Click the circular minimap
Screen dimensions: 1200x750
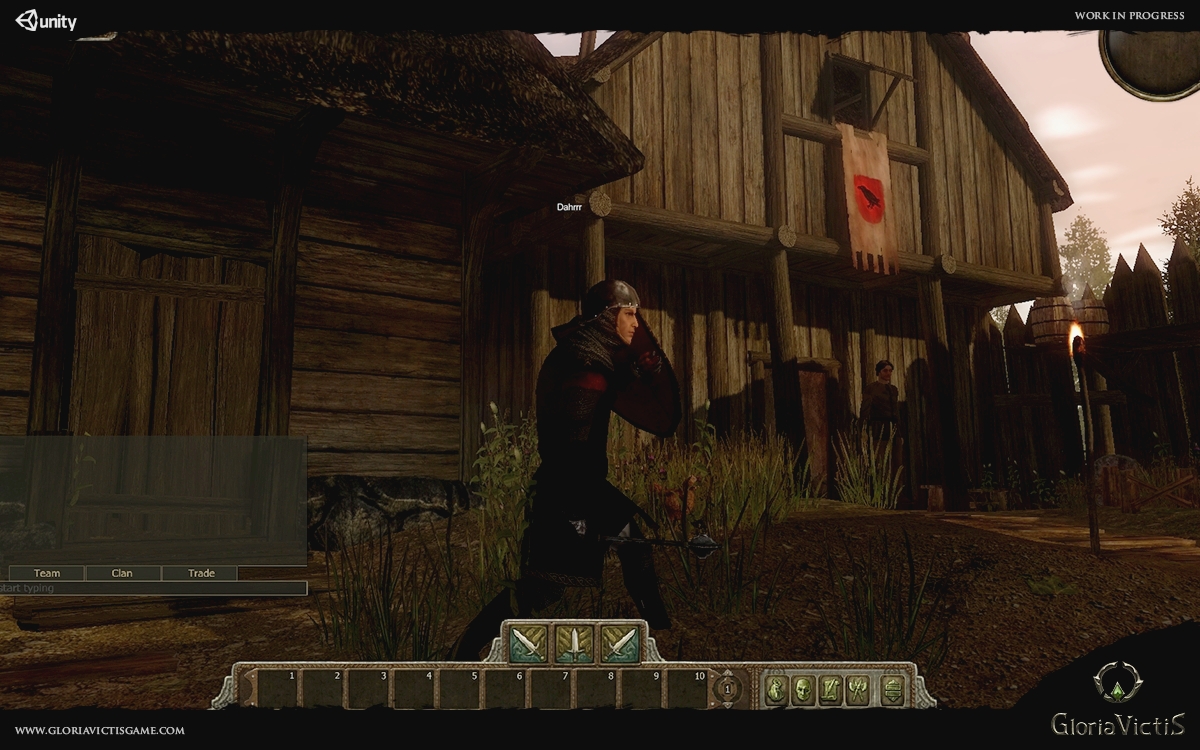point(1152,60)
